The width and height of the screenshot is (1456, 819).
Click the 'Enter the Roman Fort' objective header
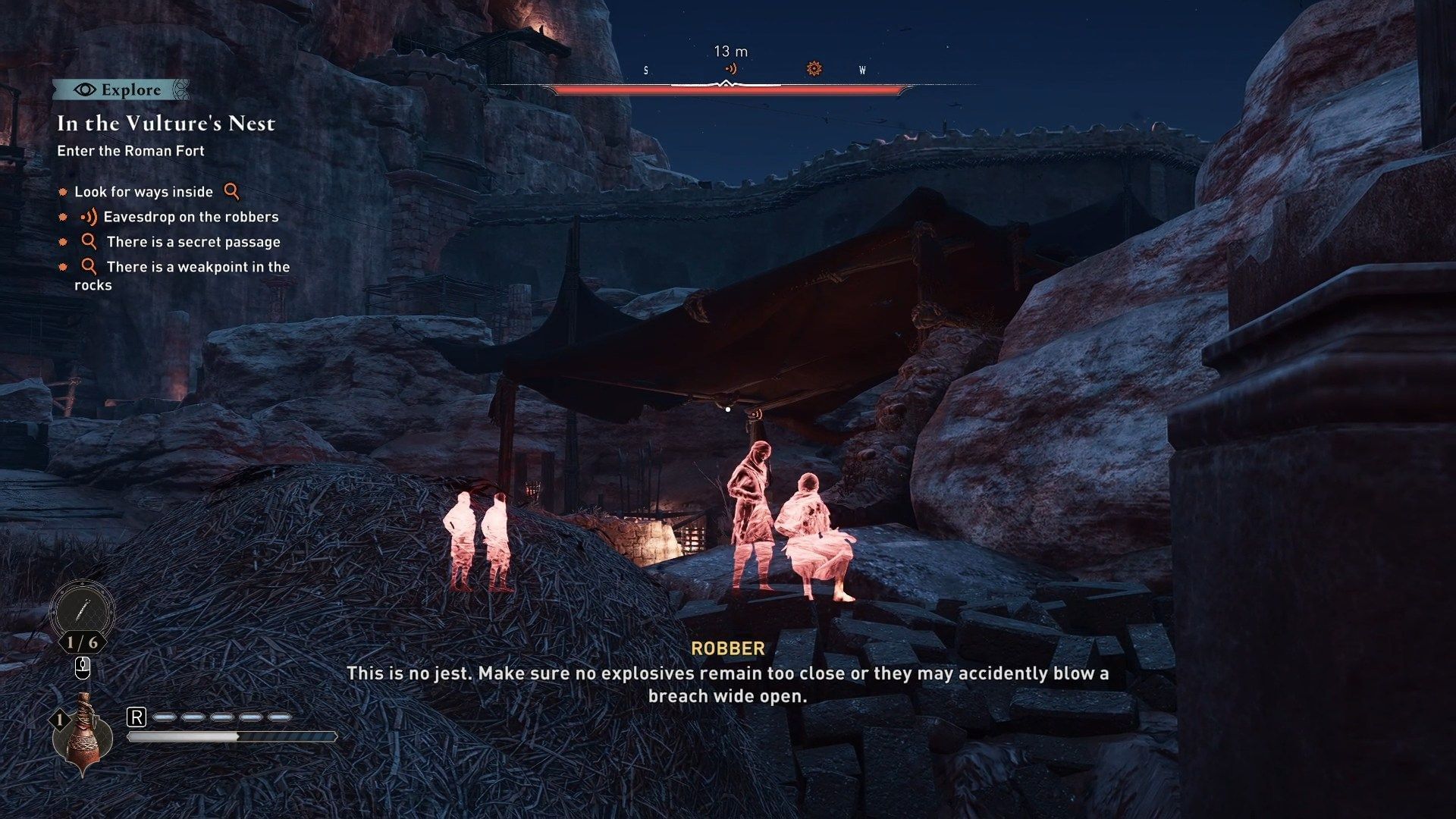coord(130,151)
